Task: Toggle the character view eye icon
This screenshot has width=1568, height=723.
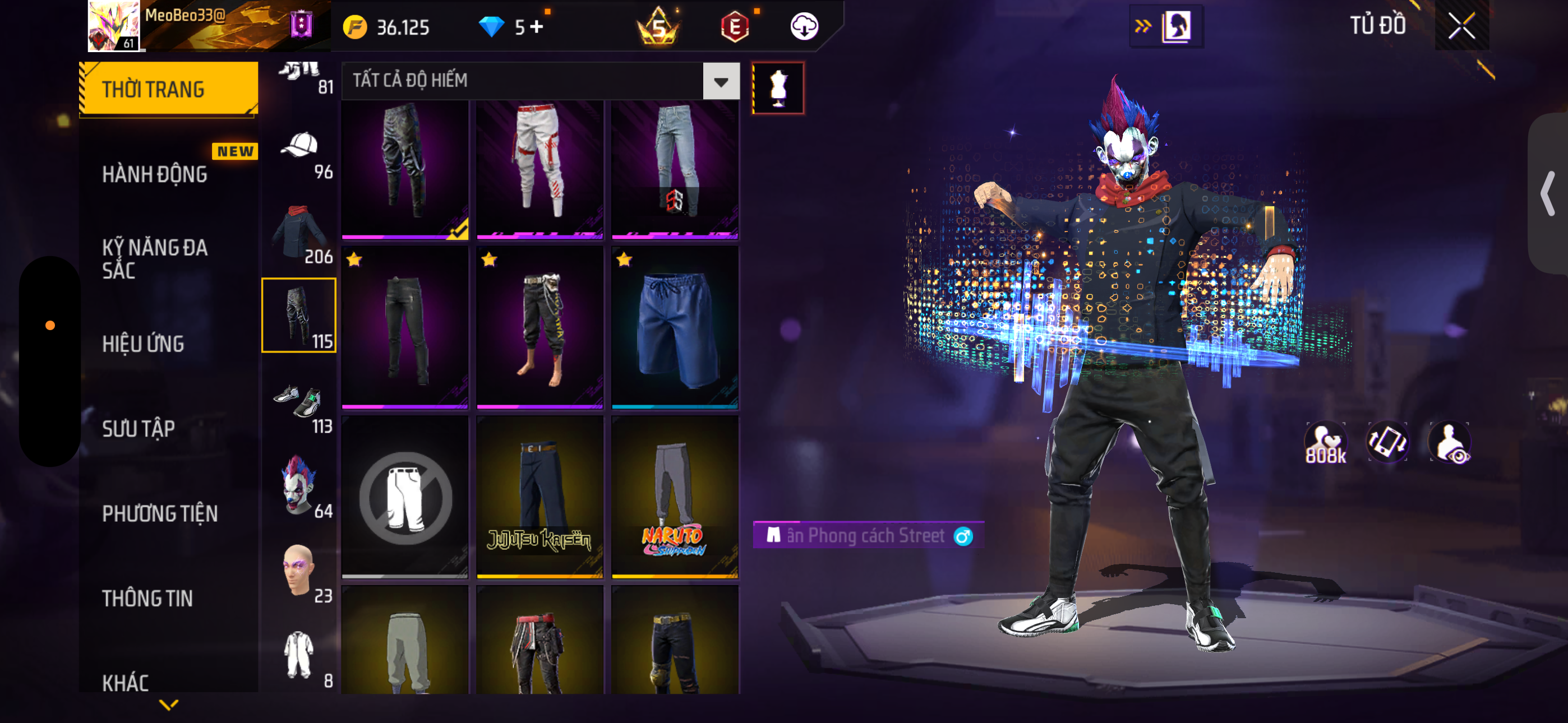Action: [x=1451, y=443]
